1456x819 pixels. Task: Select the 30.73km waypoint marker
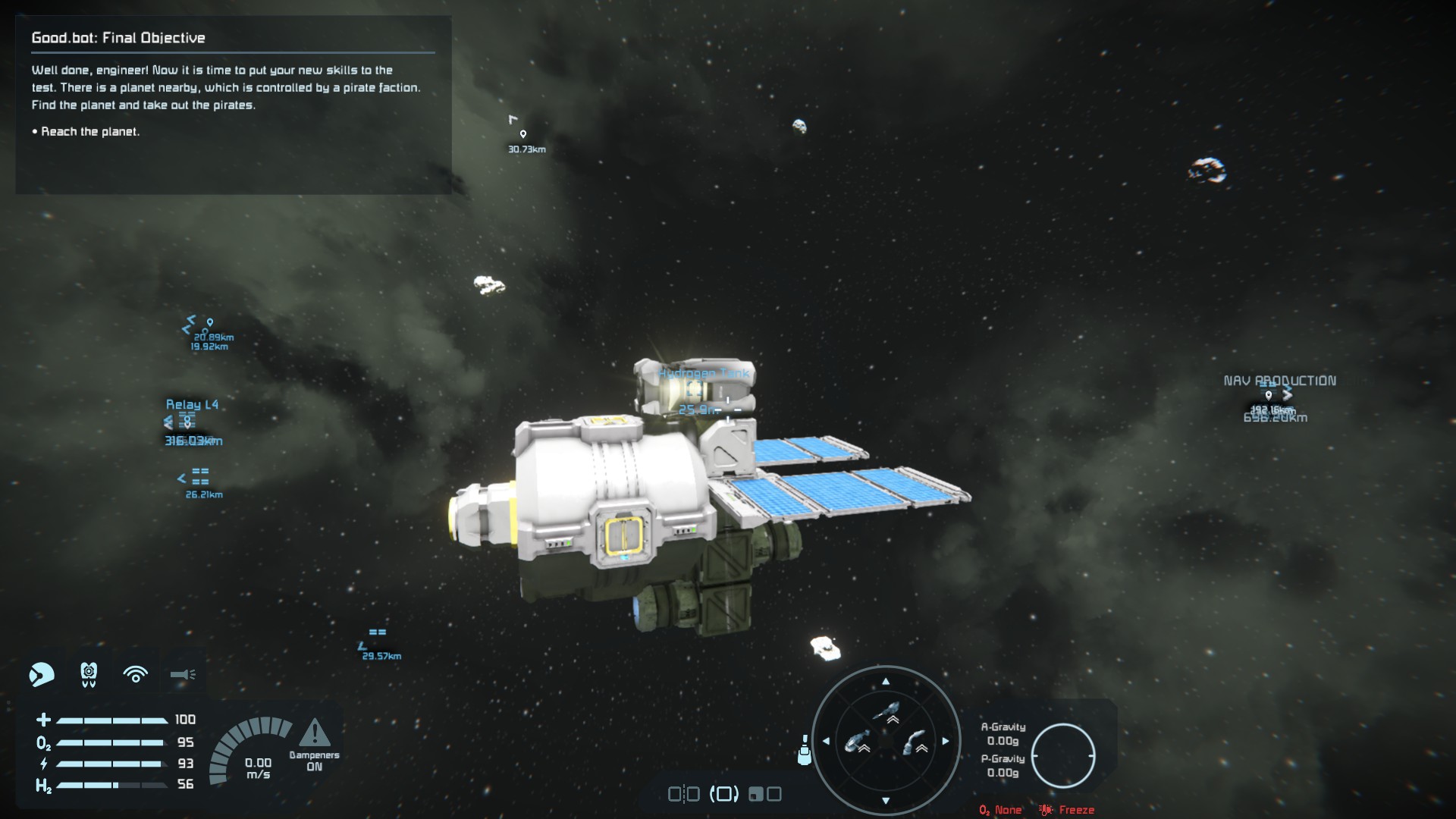522,134
